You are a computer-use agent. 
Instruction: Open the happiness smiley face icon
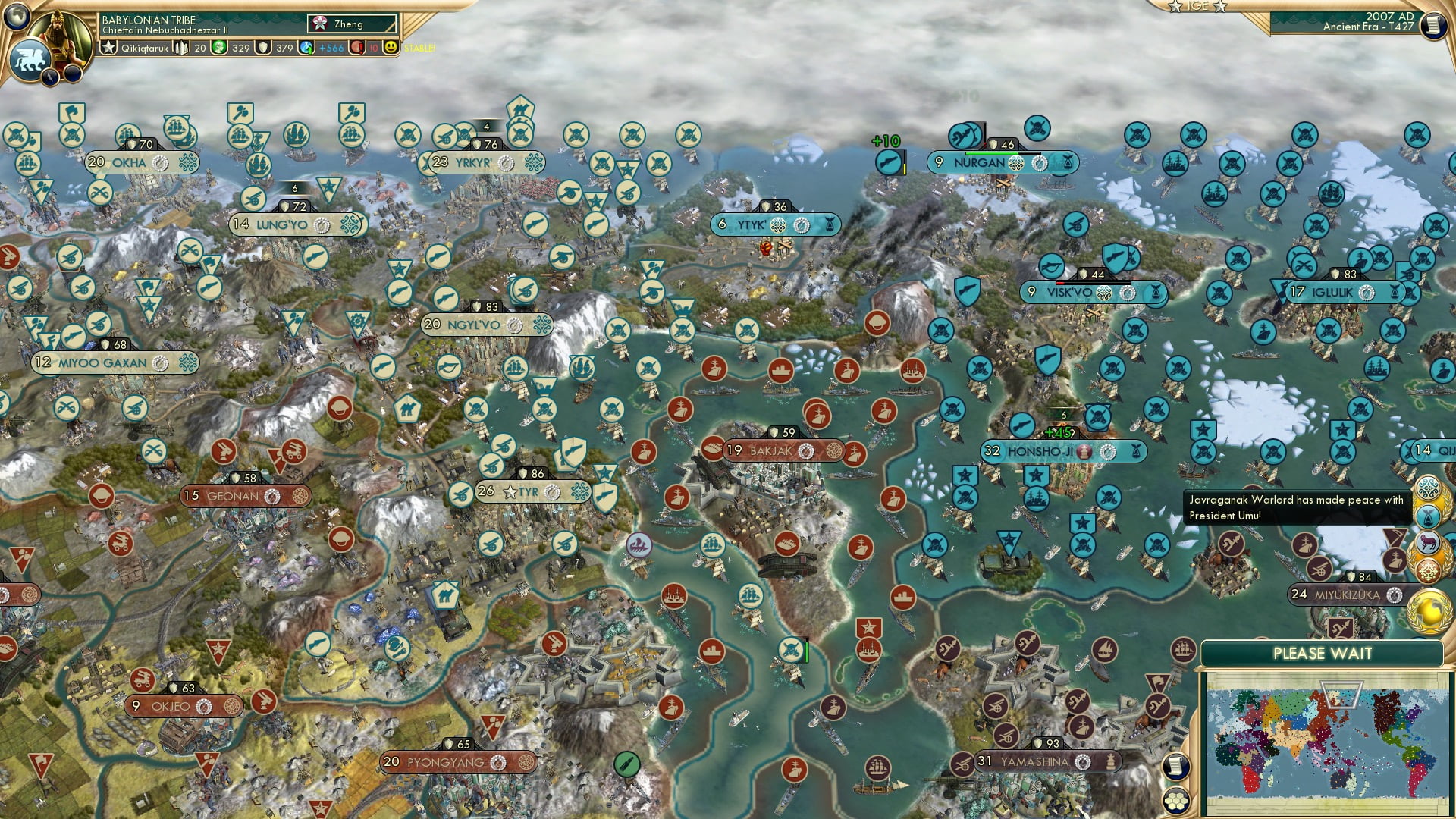[x=391, y=49]
